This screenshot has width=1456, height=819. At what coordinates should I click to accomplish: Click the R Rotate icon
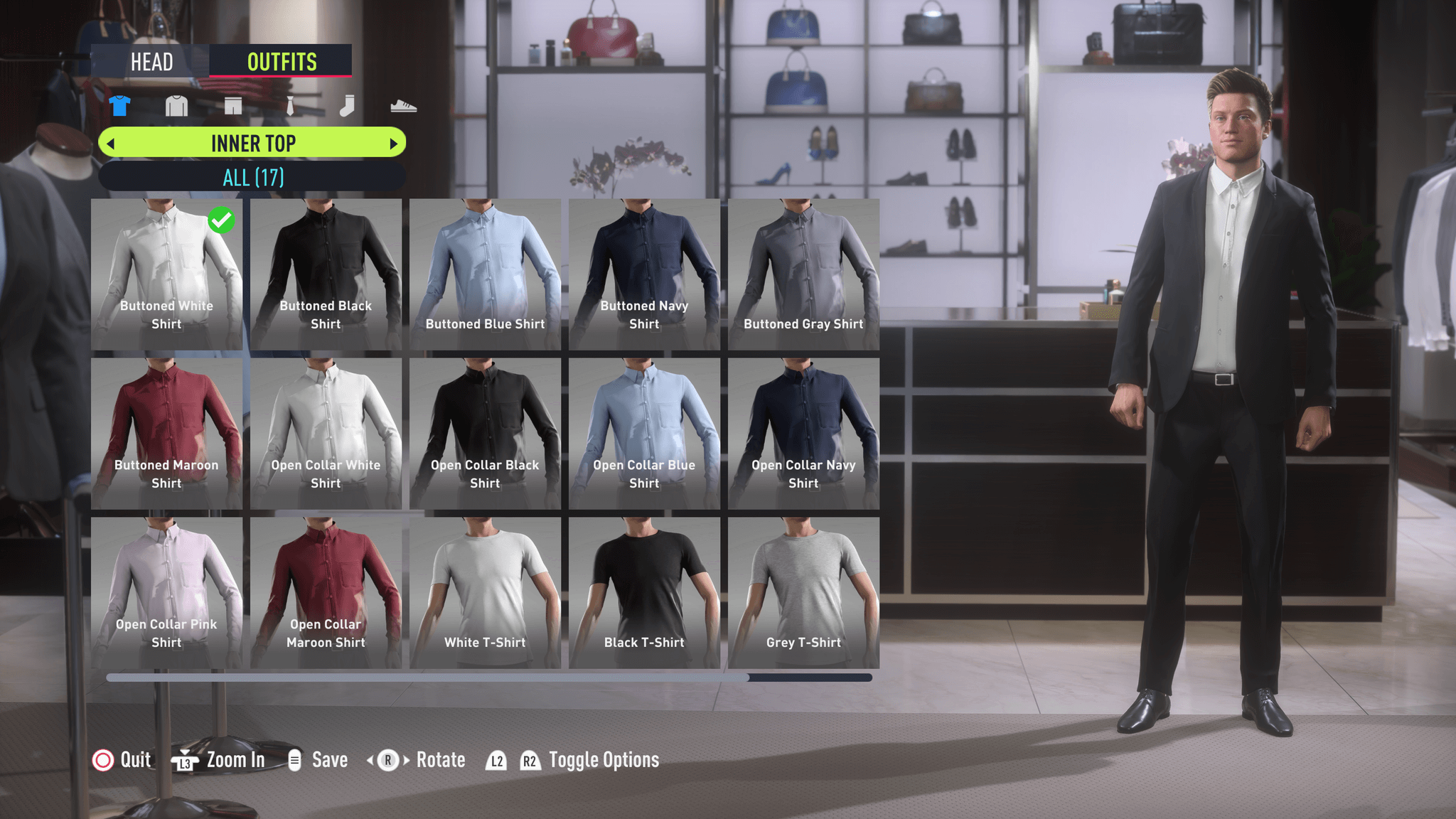(387, 760)
